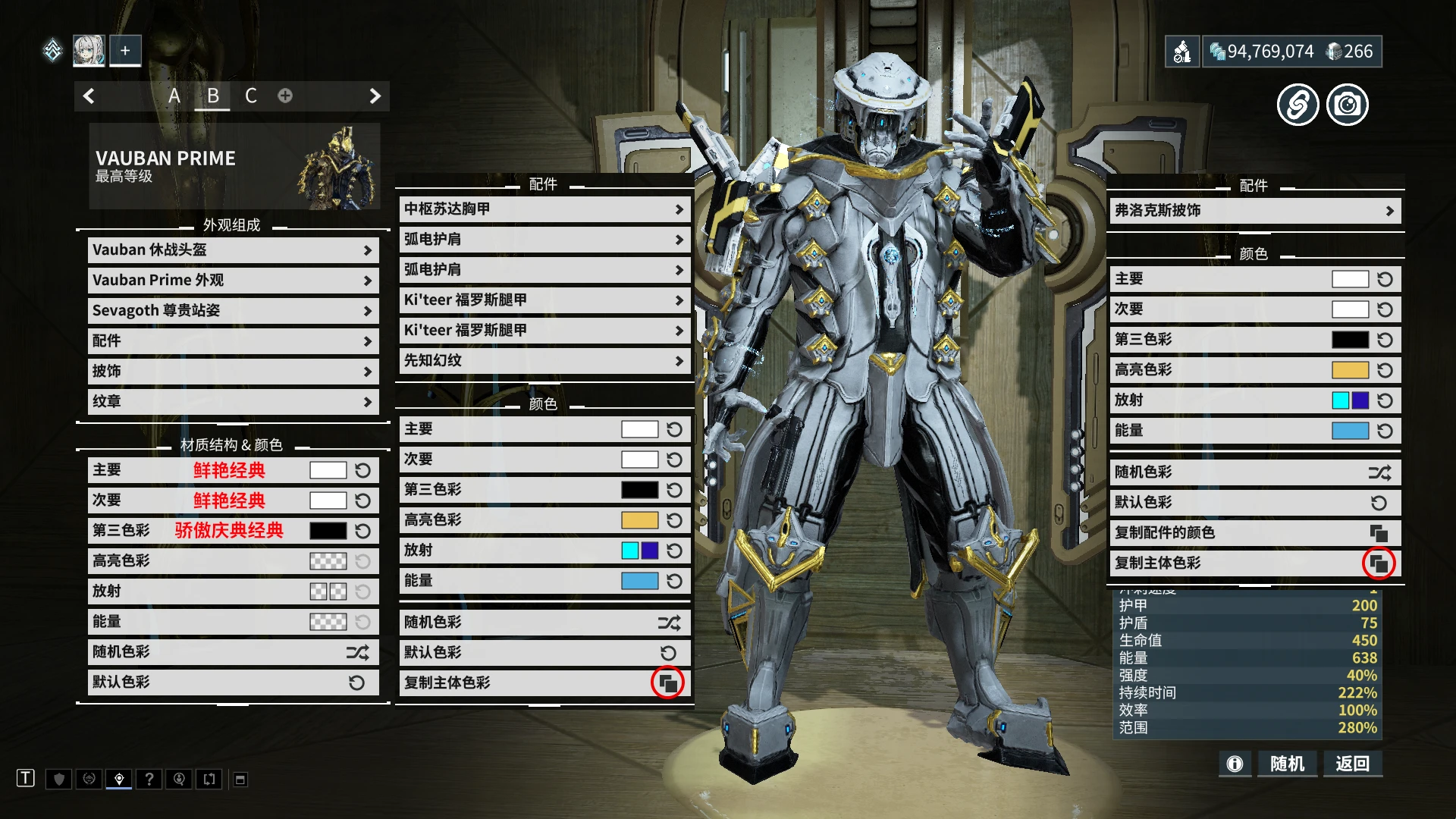Select appearance config tab C
The image size is (1456, 819).
250,96
